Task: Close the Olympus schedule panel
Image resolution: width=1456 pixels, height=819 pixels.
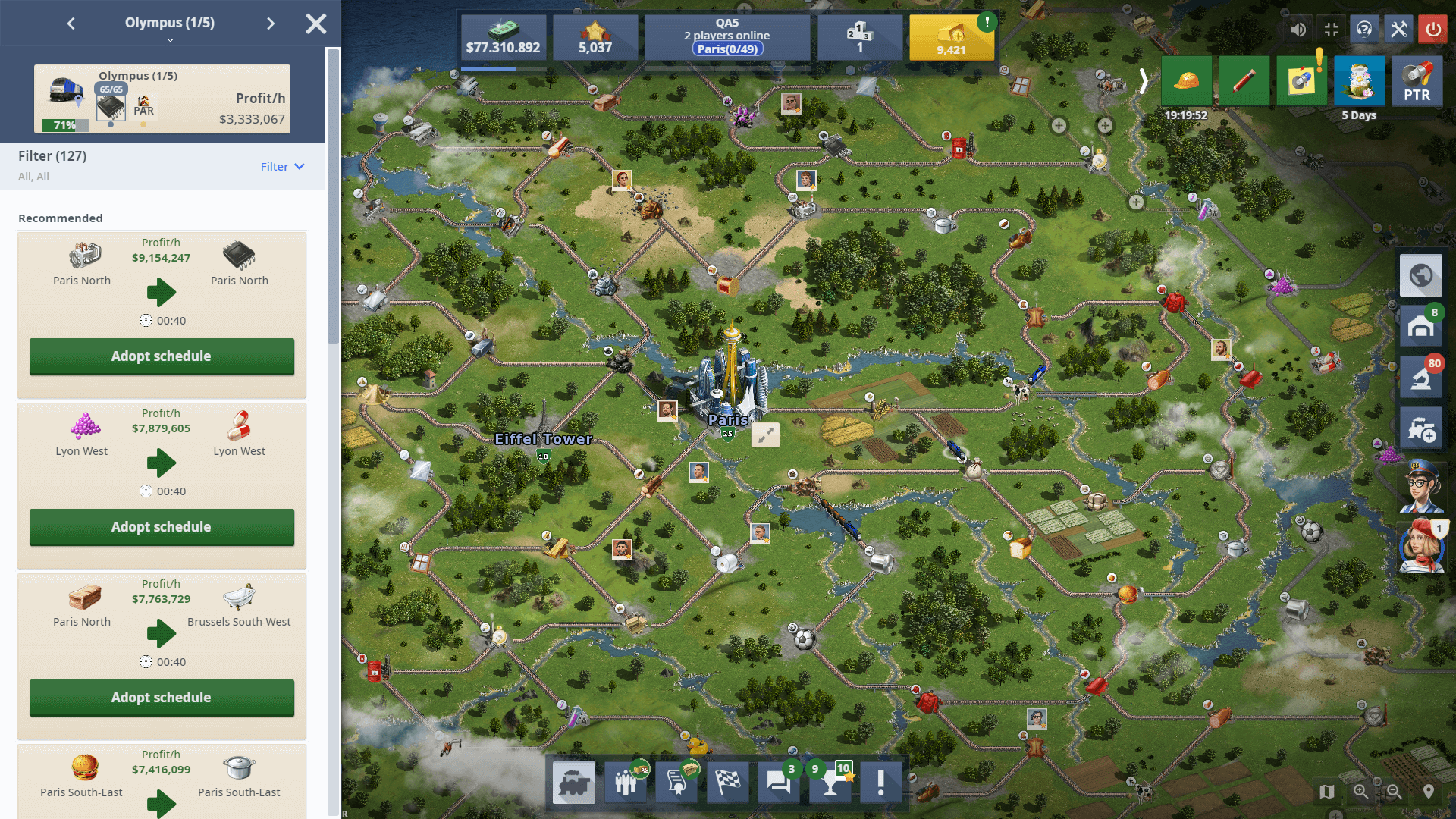Action: [x=316, y=24]
